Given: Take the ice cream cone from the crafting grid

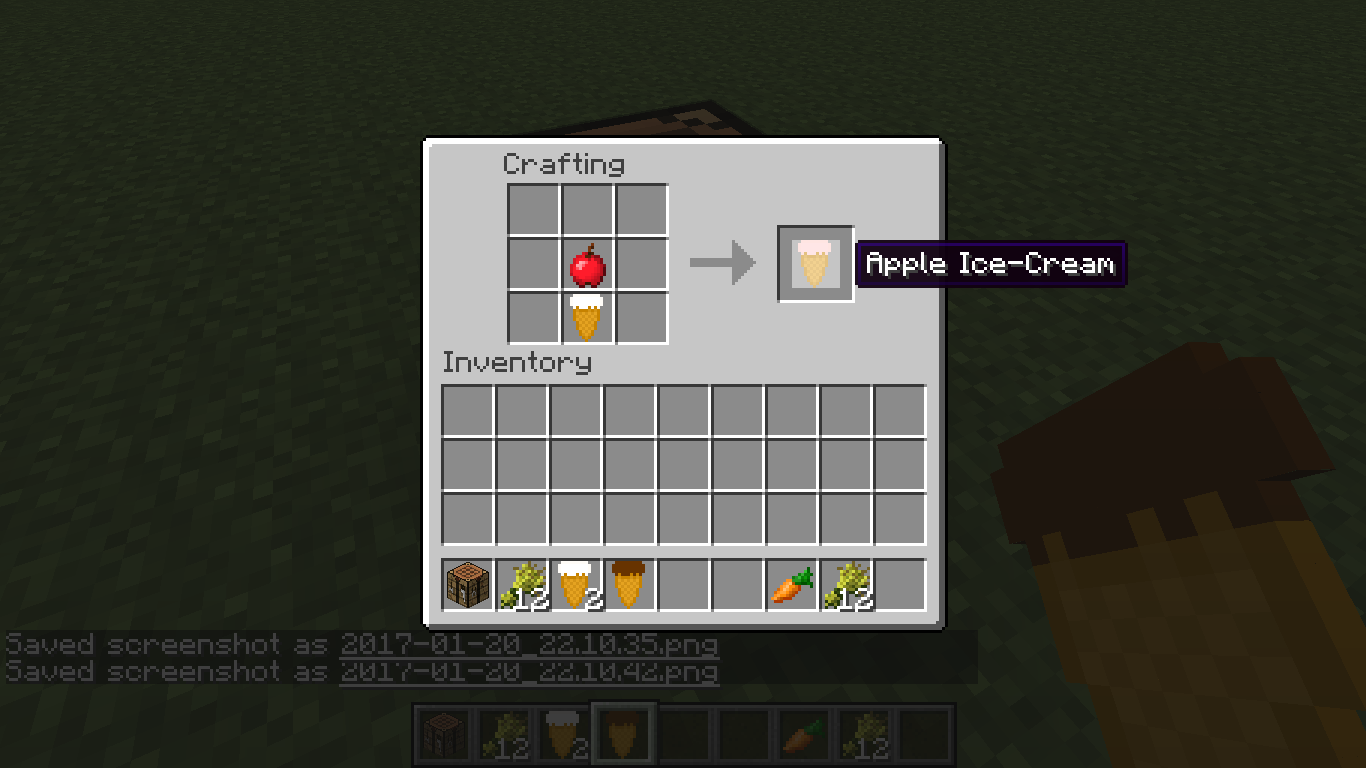Looking at the screenshot, I should [586, 318].
